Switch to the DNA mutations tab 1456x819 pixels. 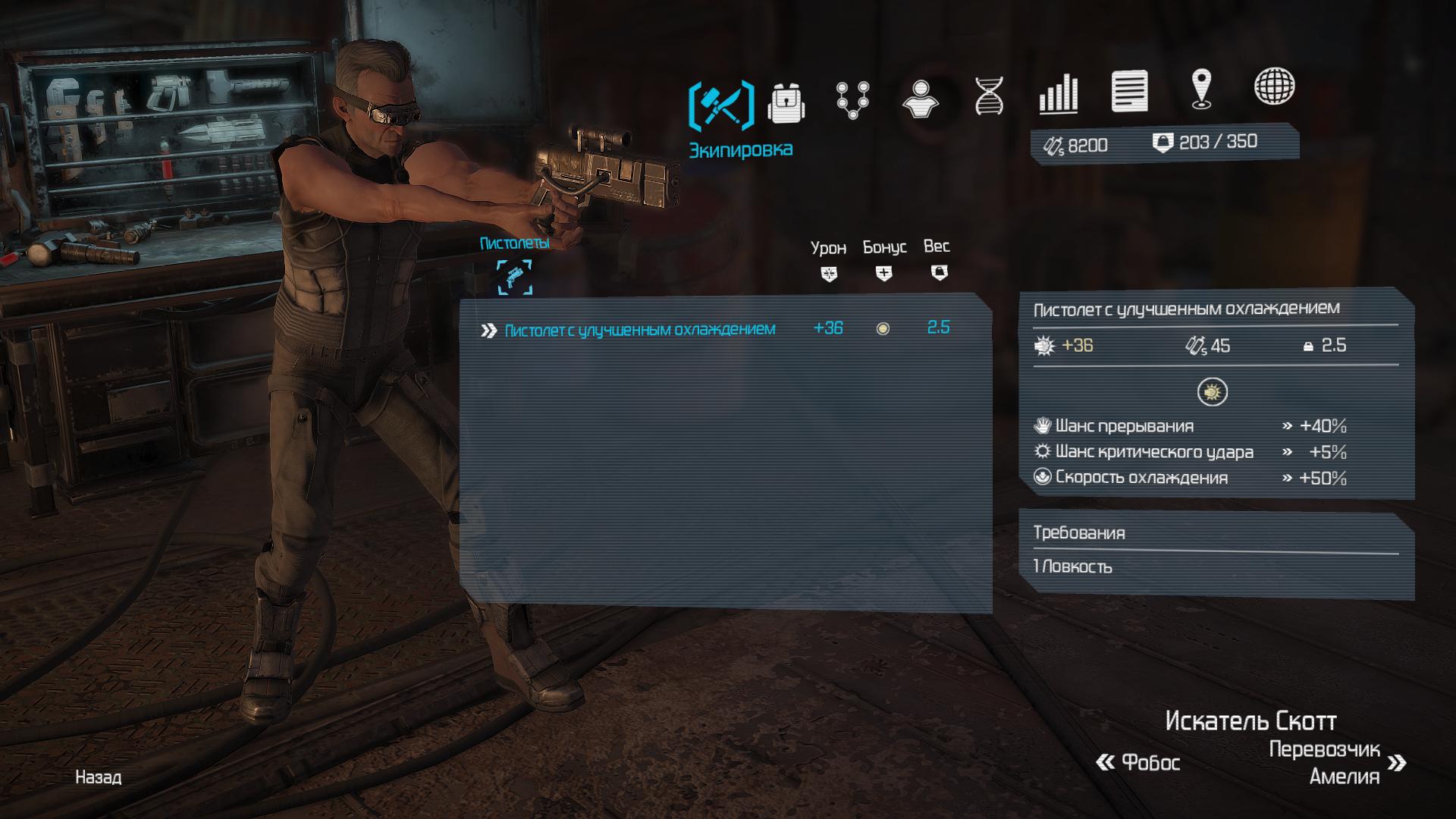[x=989, y=96]
